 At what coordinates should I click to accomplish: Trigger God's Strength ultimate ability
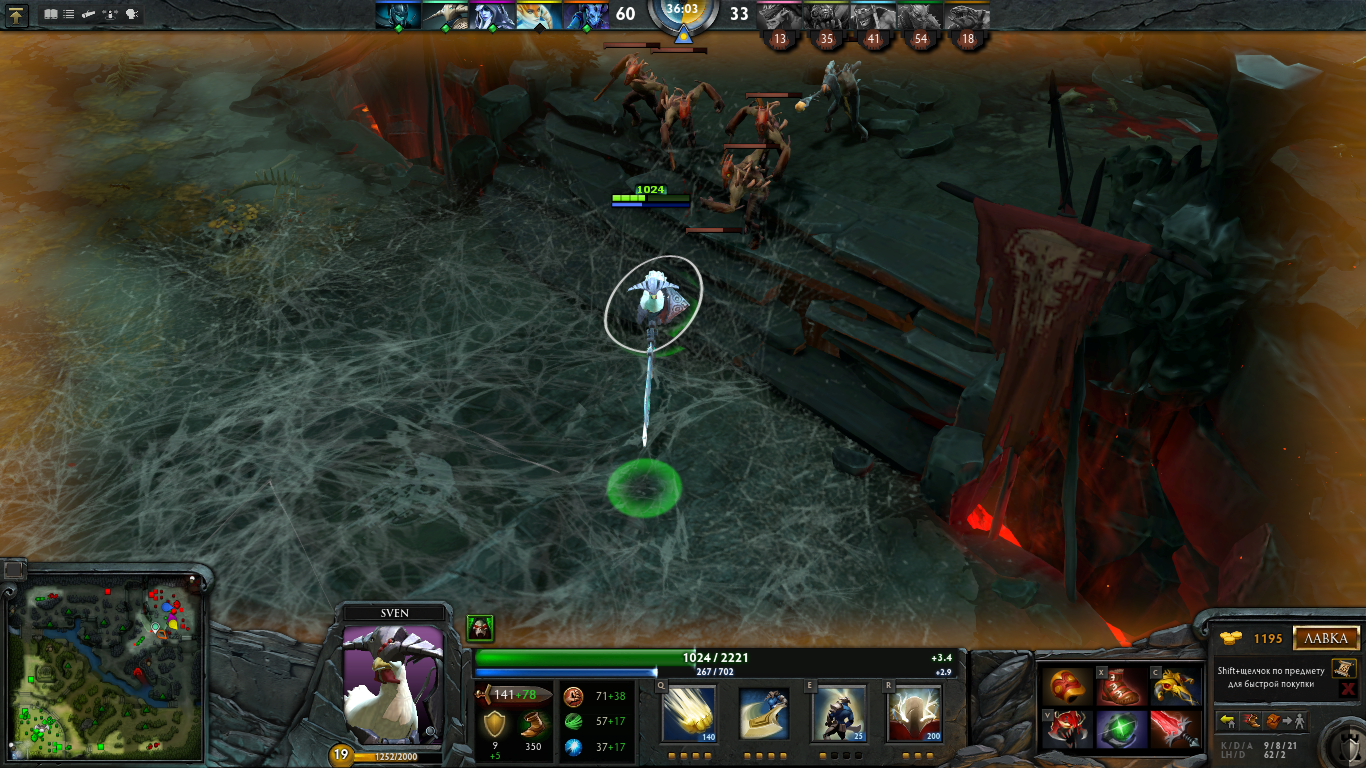point(913,714)
